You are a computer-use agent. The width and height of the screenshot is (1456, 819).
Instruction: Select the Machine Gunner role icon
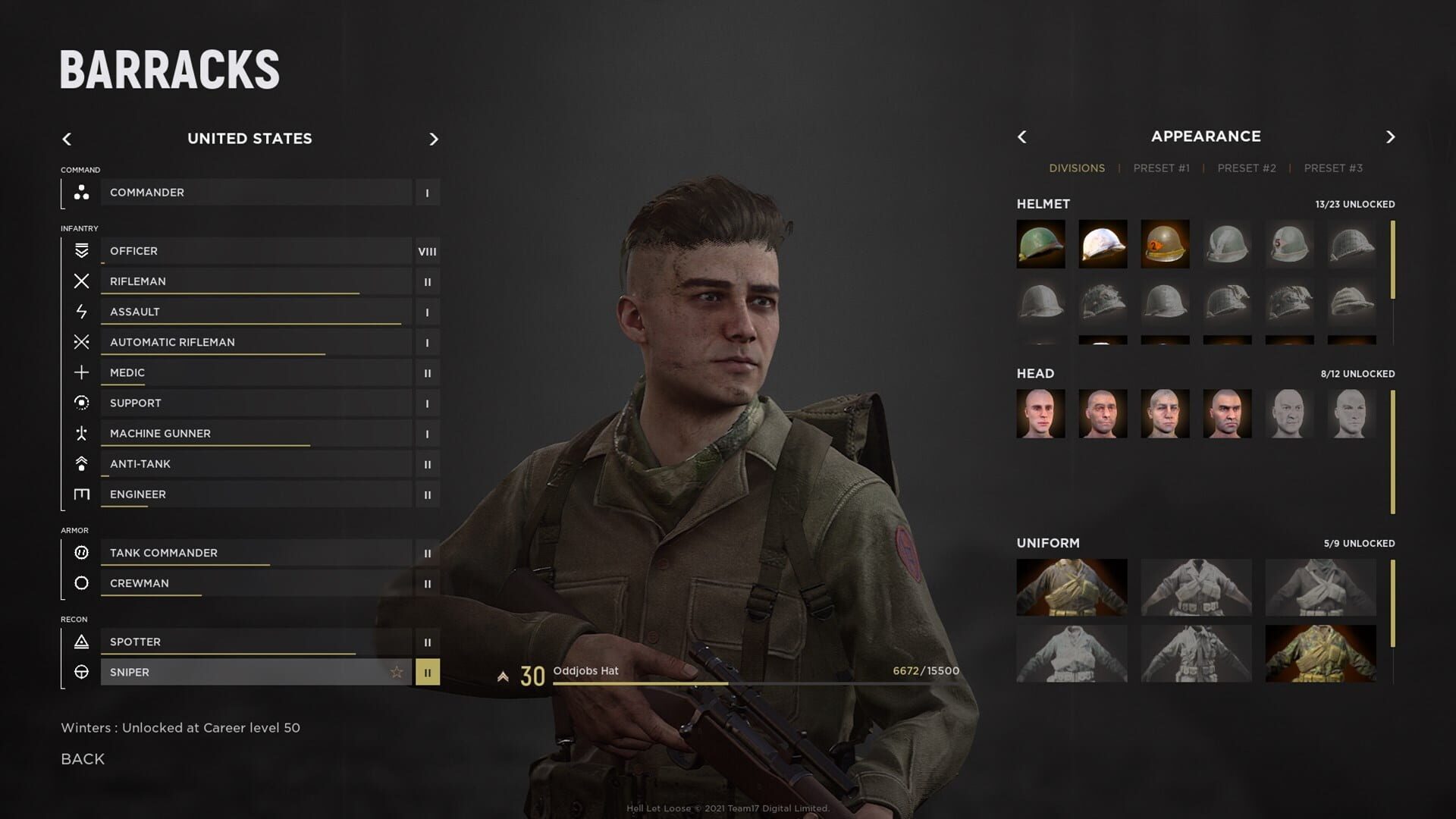80,433
